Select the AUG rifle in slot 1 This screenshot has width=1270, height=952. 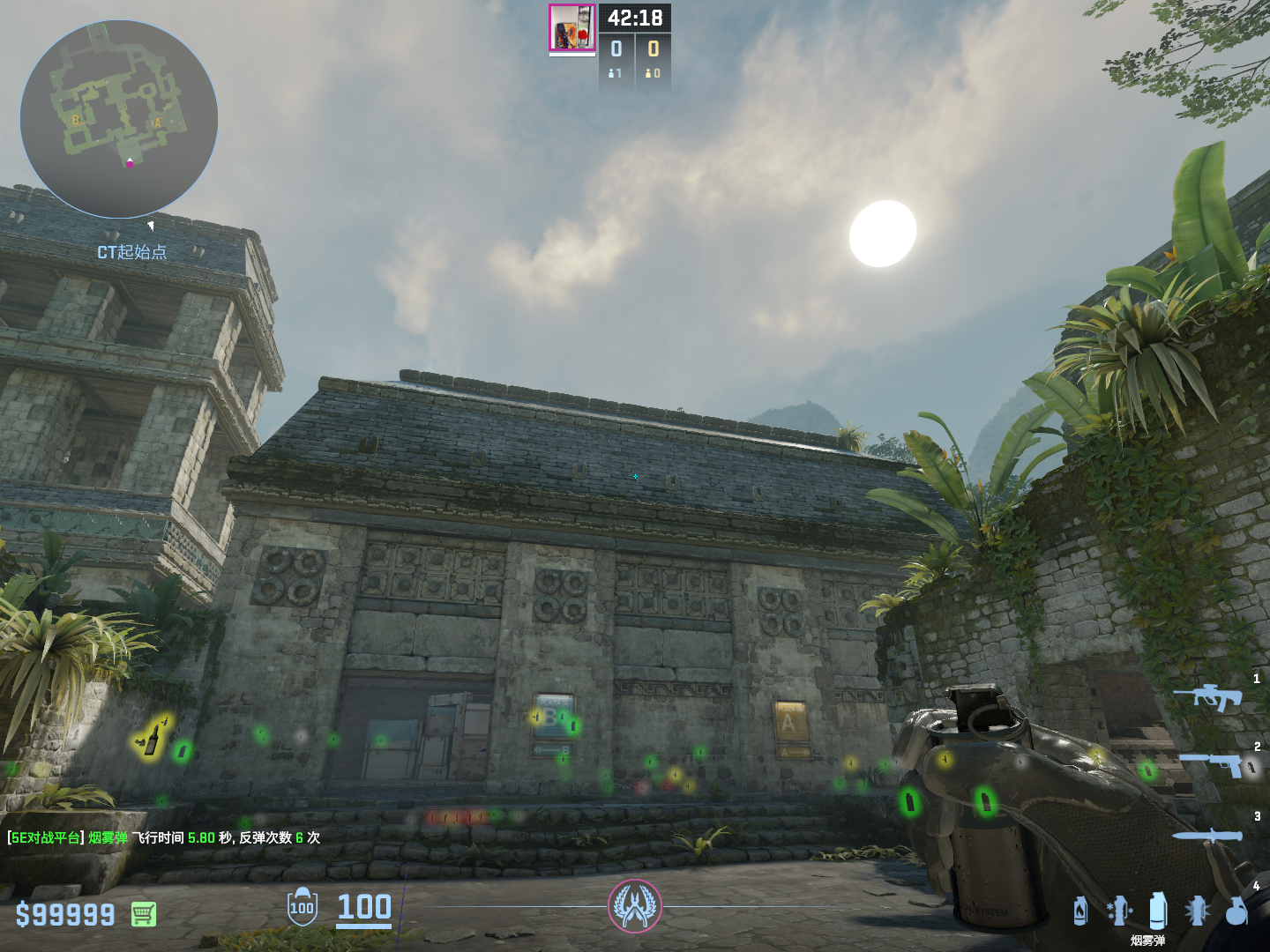[x=1208, y=697]
